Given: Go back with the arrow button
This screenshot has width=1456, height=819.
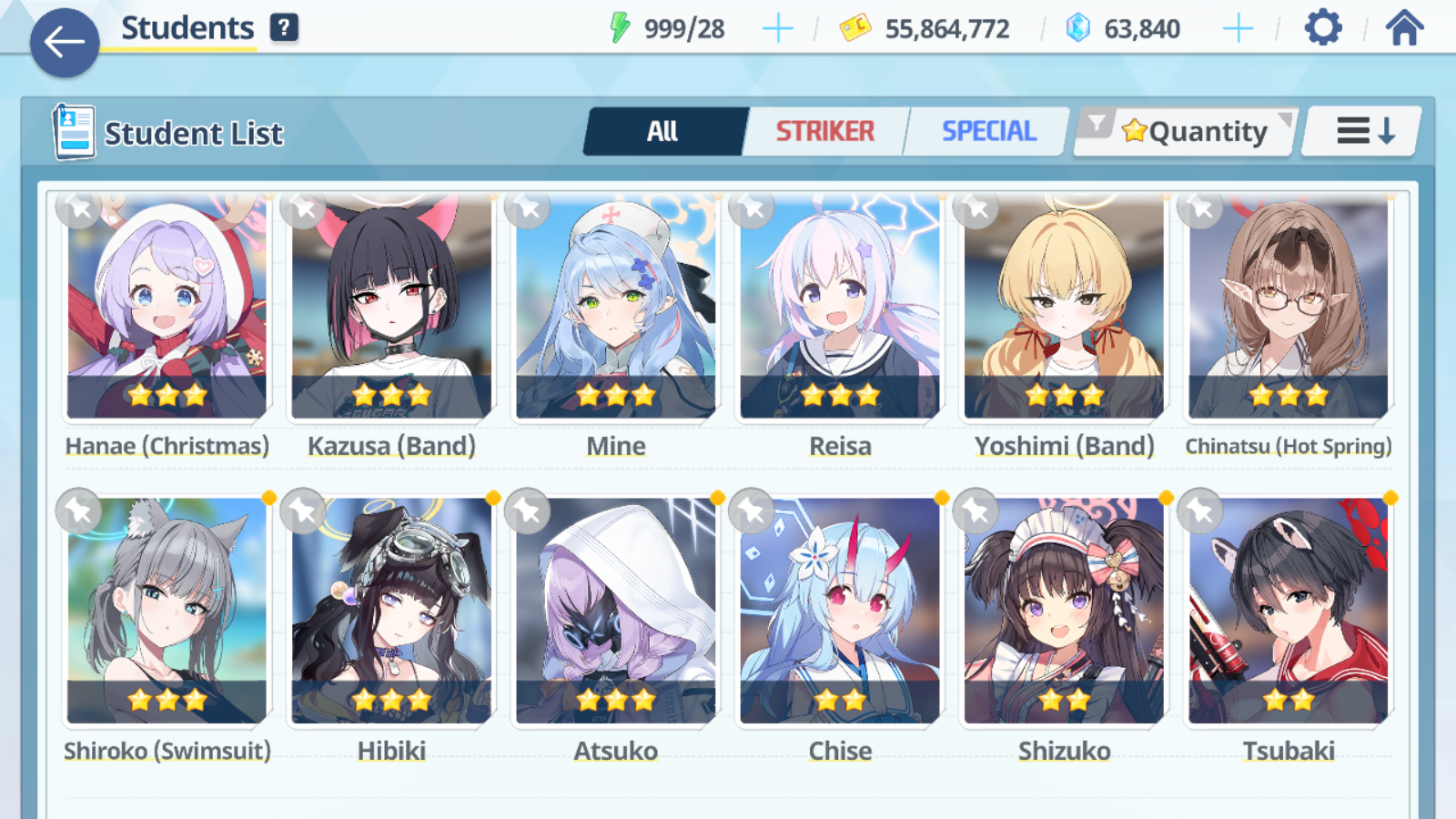Looking at the screenshot, I should coord(64,42).
